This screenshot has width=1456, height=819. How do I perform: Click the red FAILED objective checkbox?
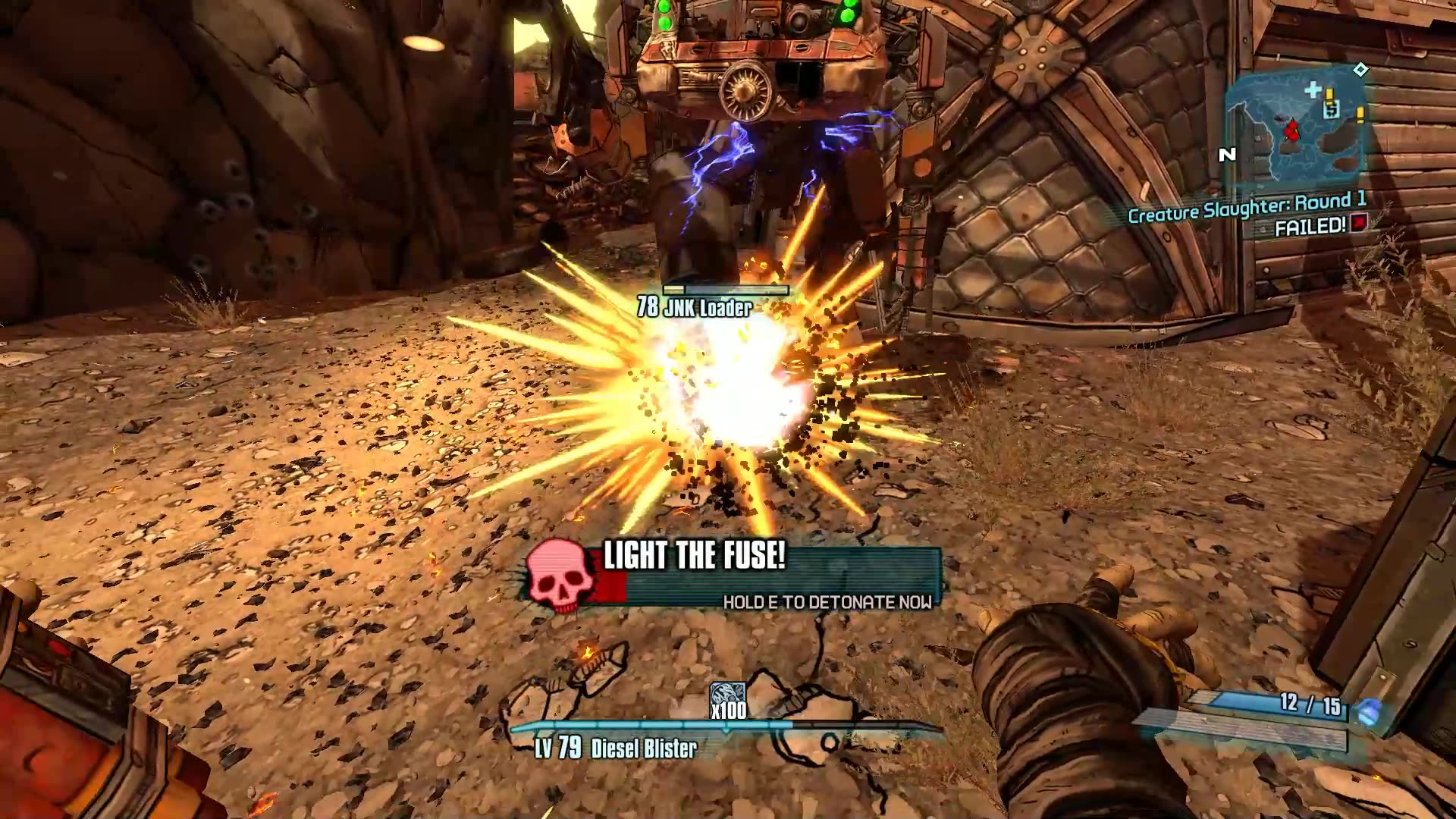[x=1358, y=223]
